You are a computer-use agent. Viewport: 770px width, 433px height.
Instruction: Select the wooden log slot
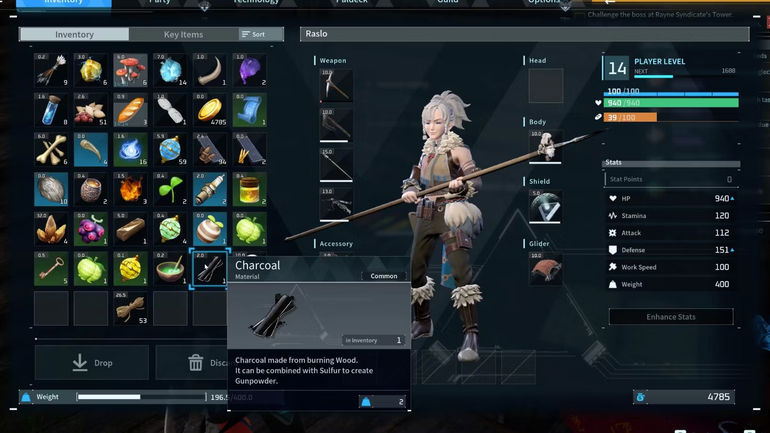pos(131,228)
